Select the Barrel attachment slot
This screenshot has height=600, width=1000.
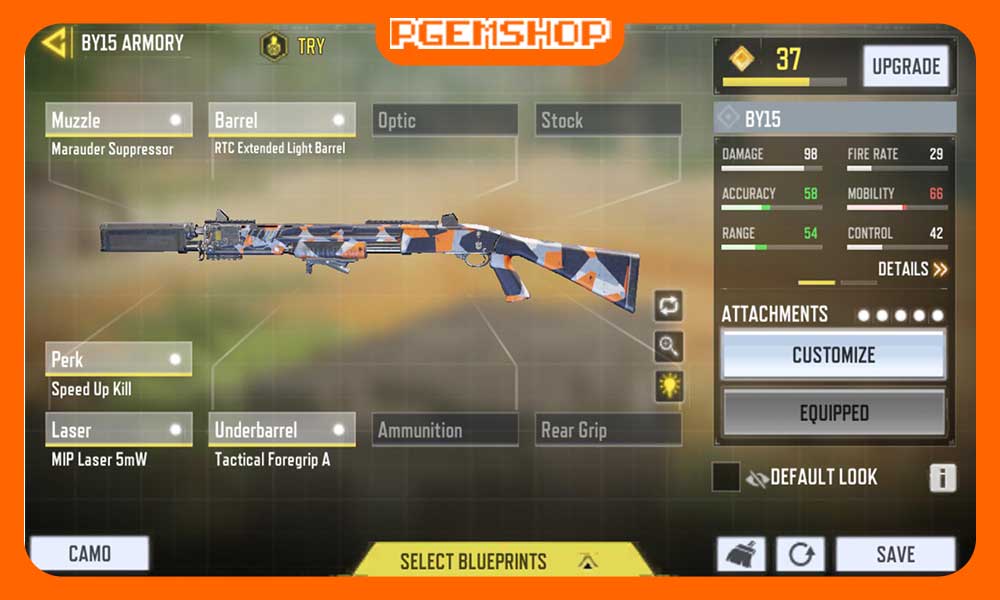coord(281,120)
